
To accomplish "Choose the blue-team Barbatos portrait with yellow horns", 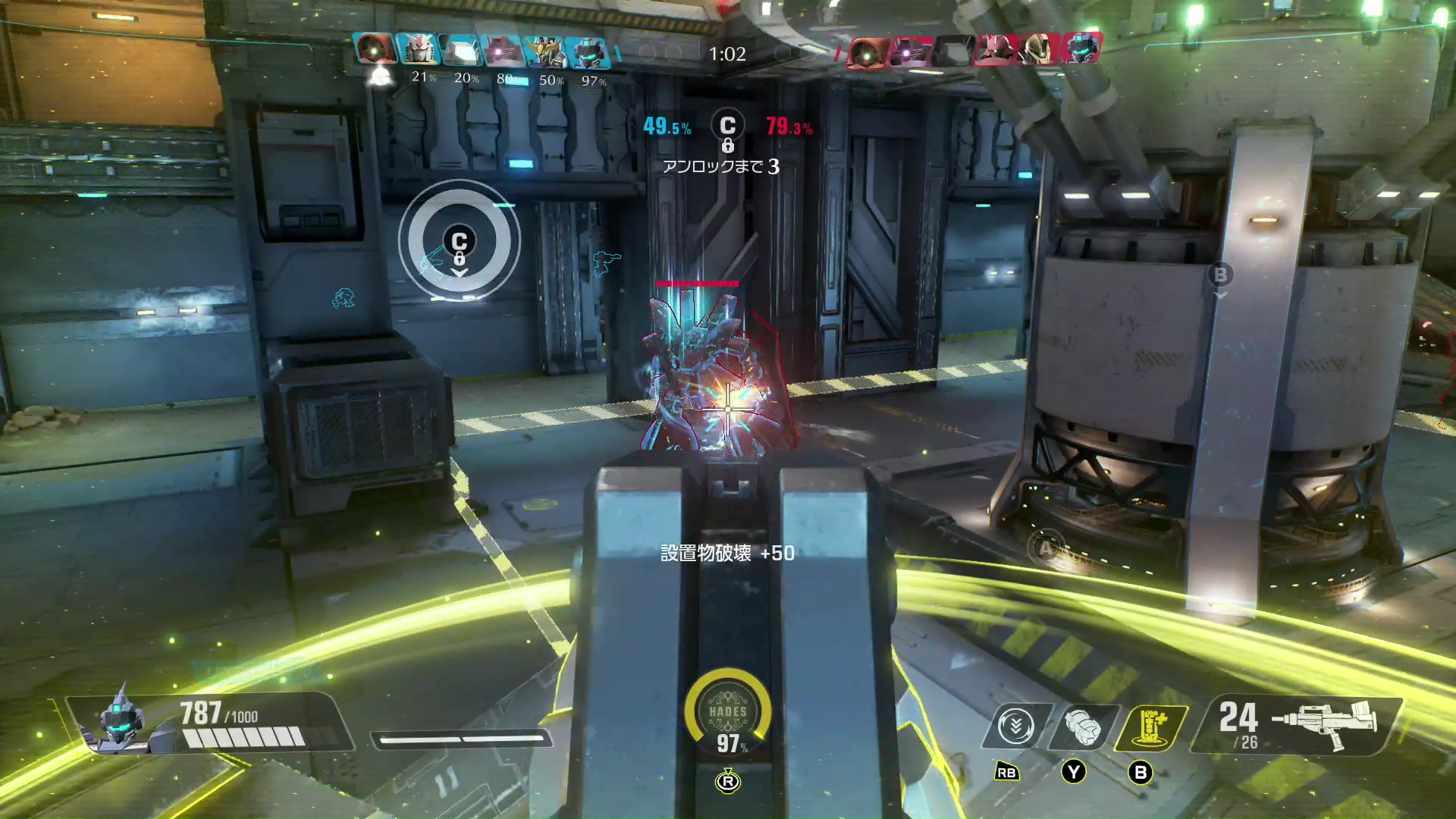I will tap(544, 51).
